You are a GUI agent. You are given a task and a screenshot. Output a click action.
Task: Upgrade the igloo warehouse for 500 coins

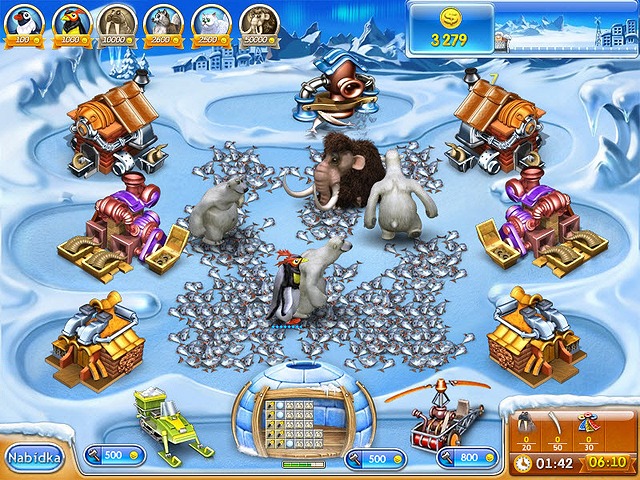(x=374, y=458)
